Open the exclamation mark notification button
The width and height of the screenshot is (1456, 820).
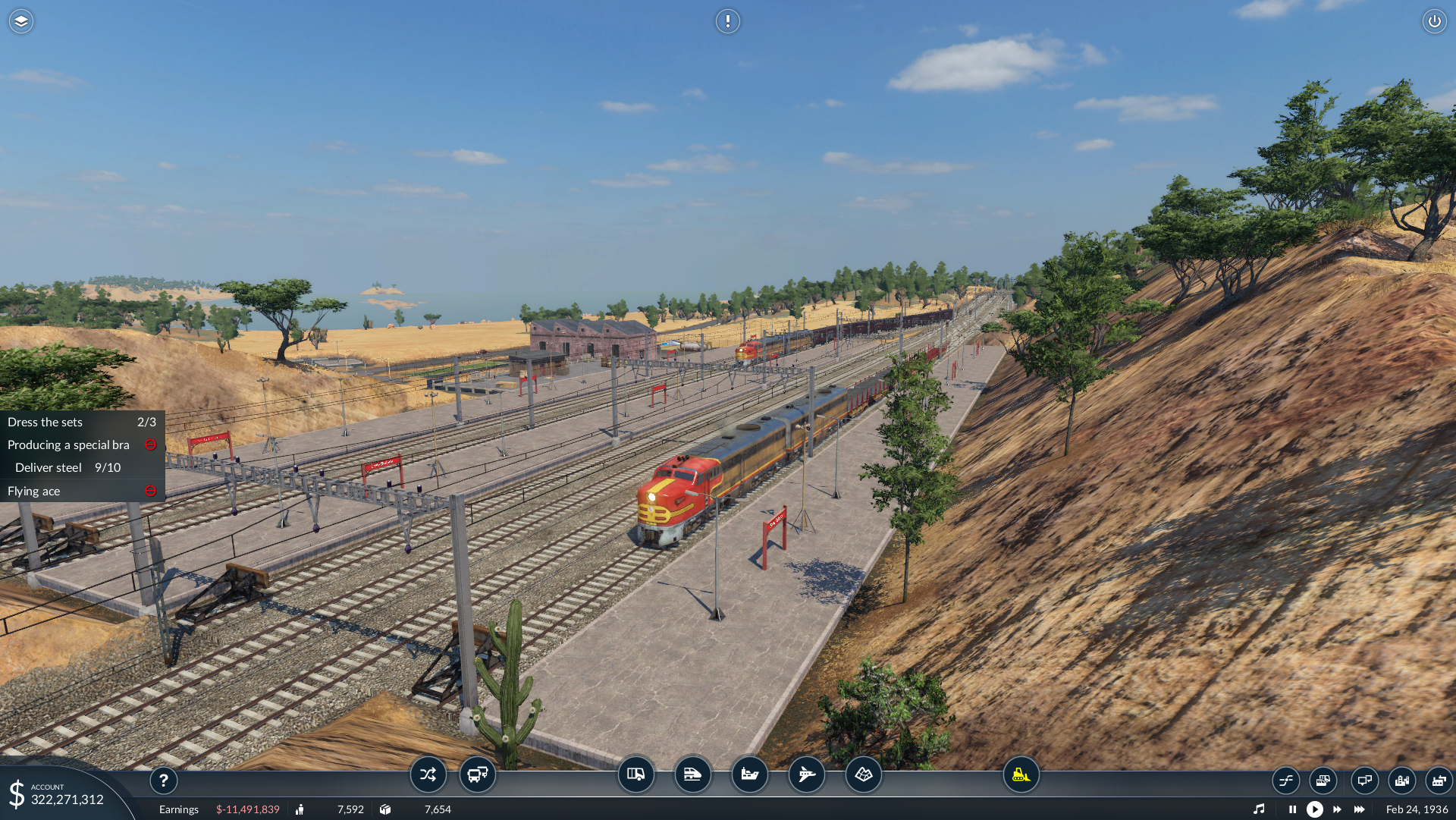point(727,21)
